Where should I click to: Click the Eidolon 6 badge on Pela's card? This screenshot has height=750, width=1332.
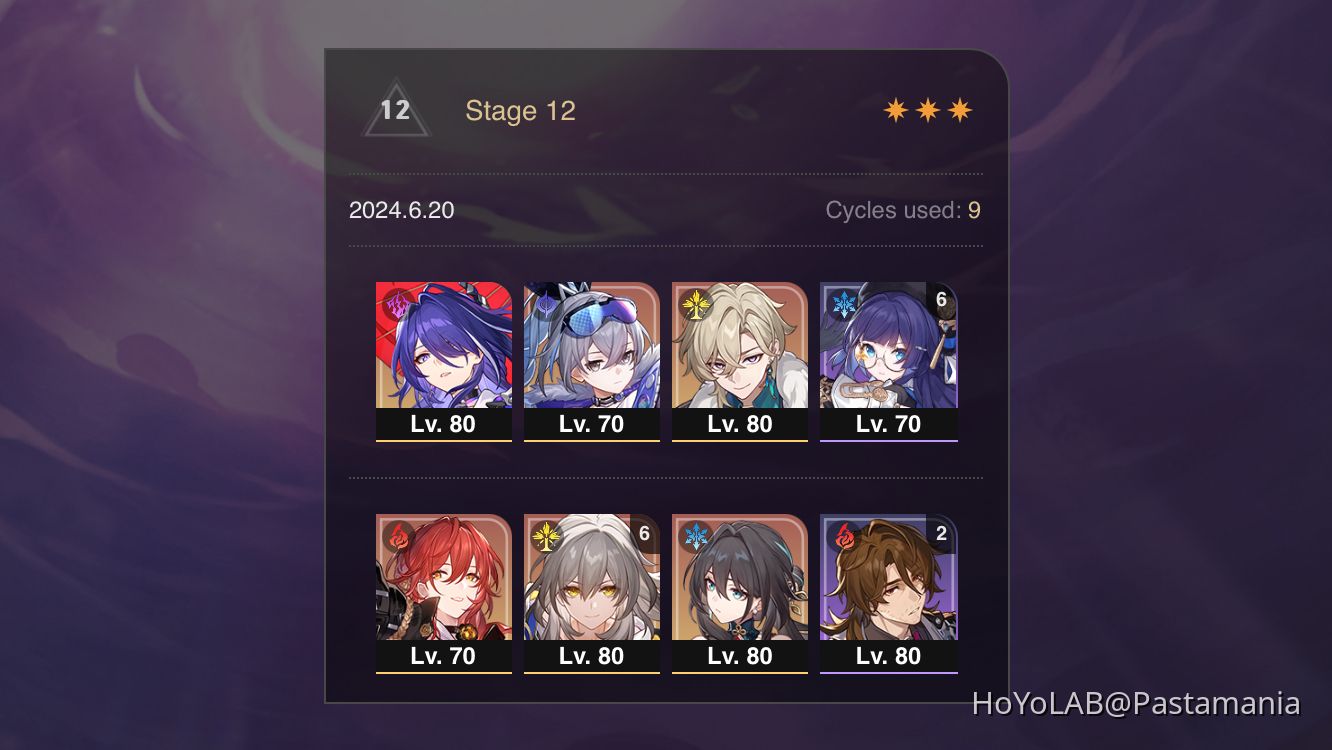pyautogui.click(x=940, y=297)
